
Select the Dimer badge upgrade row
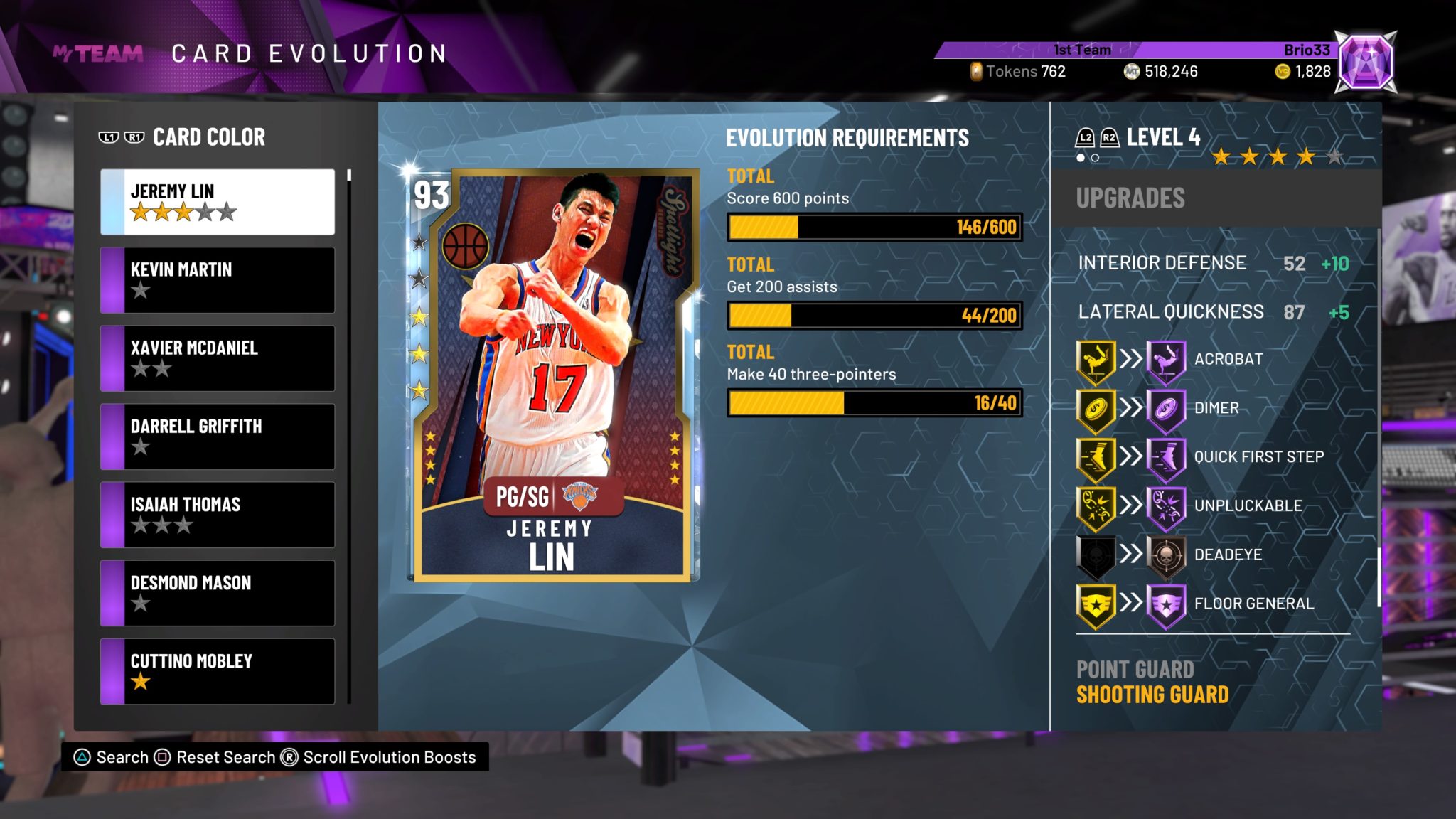point(1212,408)
